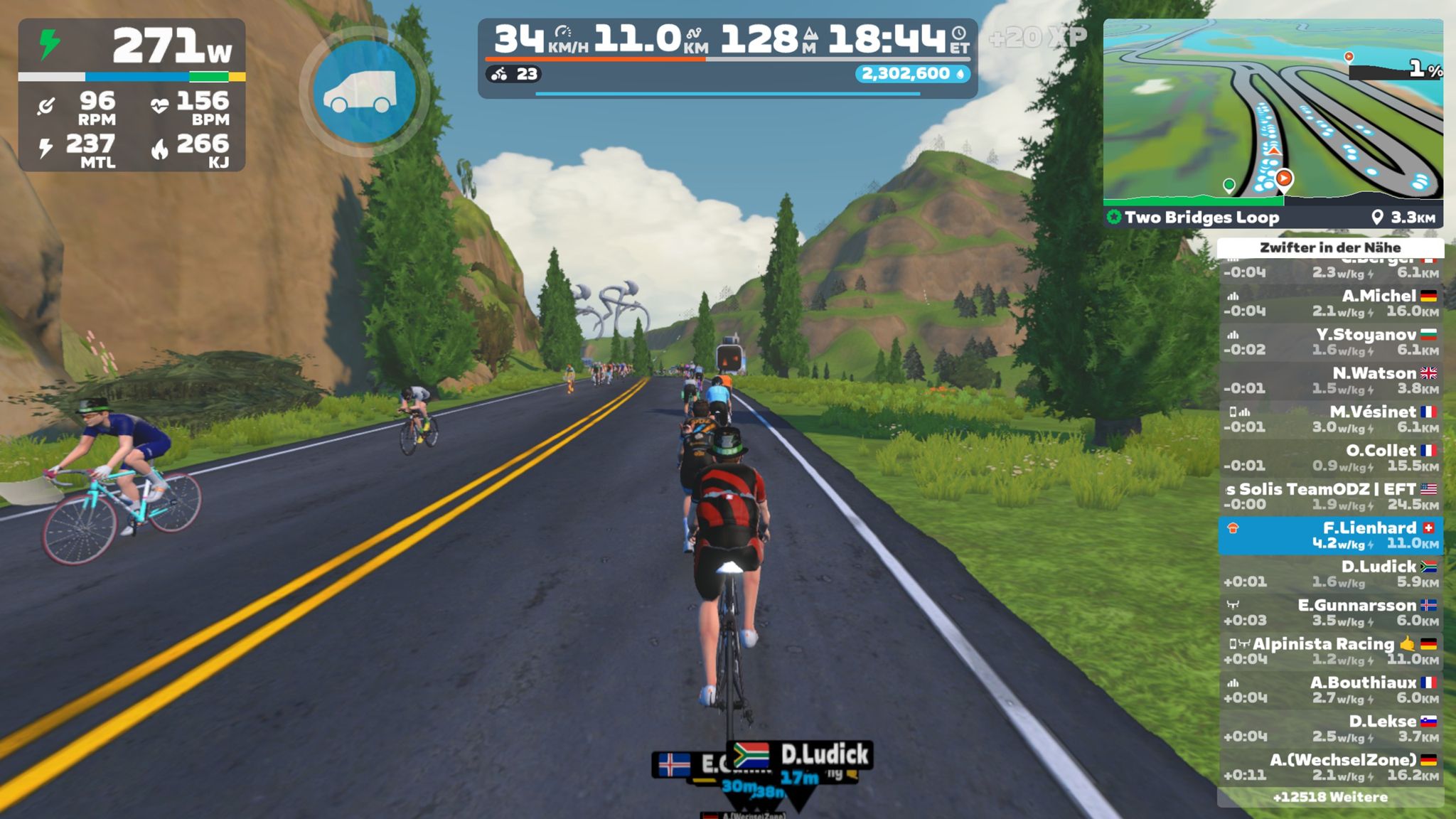Choose E.Gunnarsson from the nearby list
This screenshot has width=1456, height=819.
1329,612
